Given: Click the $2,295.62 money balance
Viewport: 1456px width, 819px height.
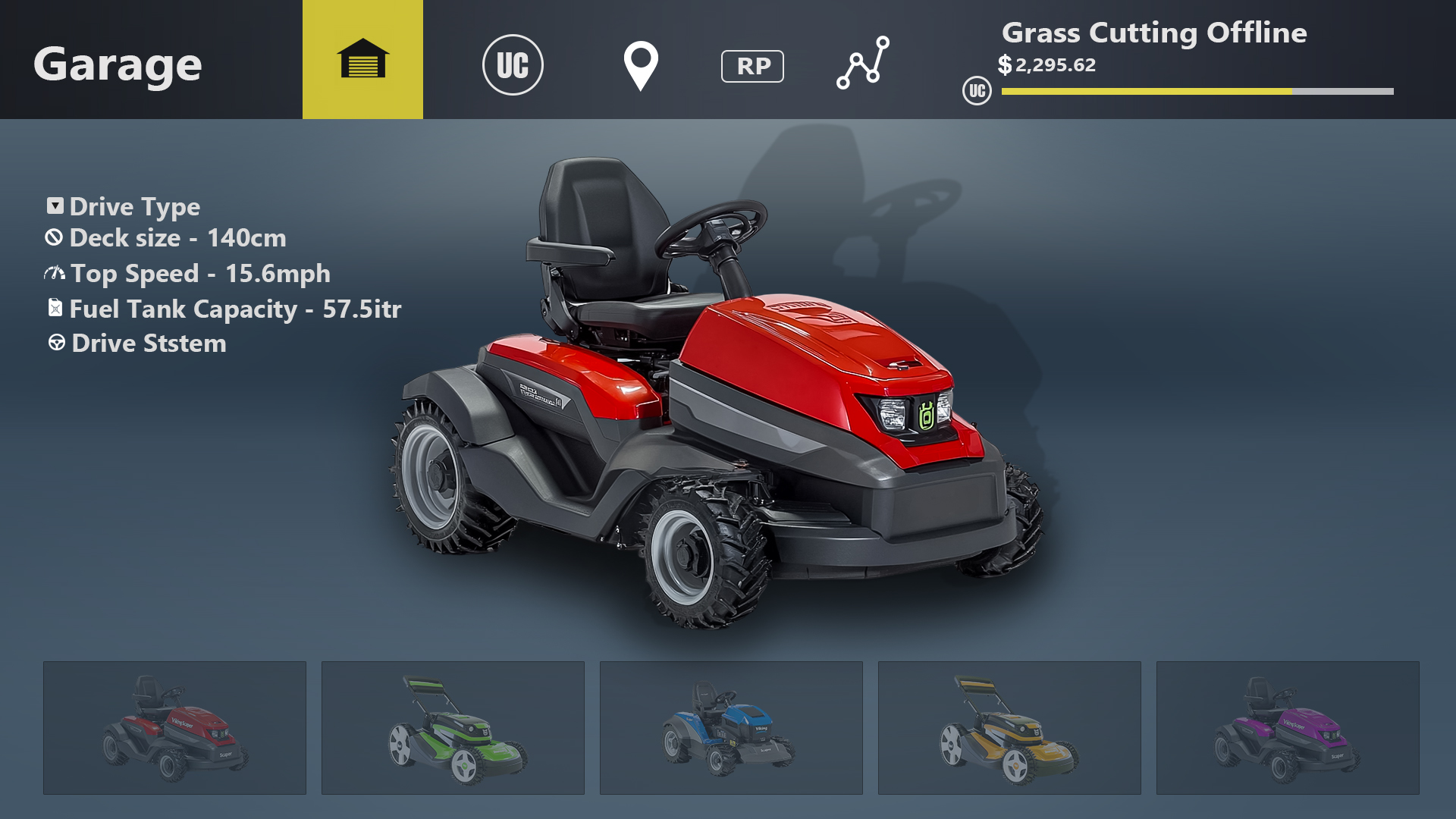Looking at the screenshot, I should click(1048, 66).
